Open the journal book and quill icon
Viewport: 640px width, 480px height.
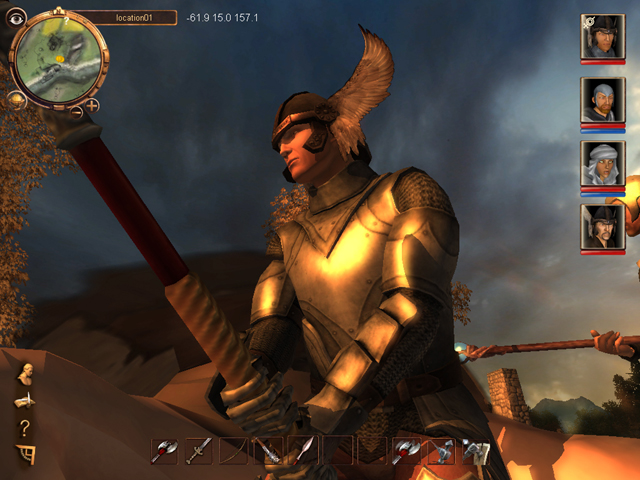click(24, 401)
